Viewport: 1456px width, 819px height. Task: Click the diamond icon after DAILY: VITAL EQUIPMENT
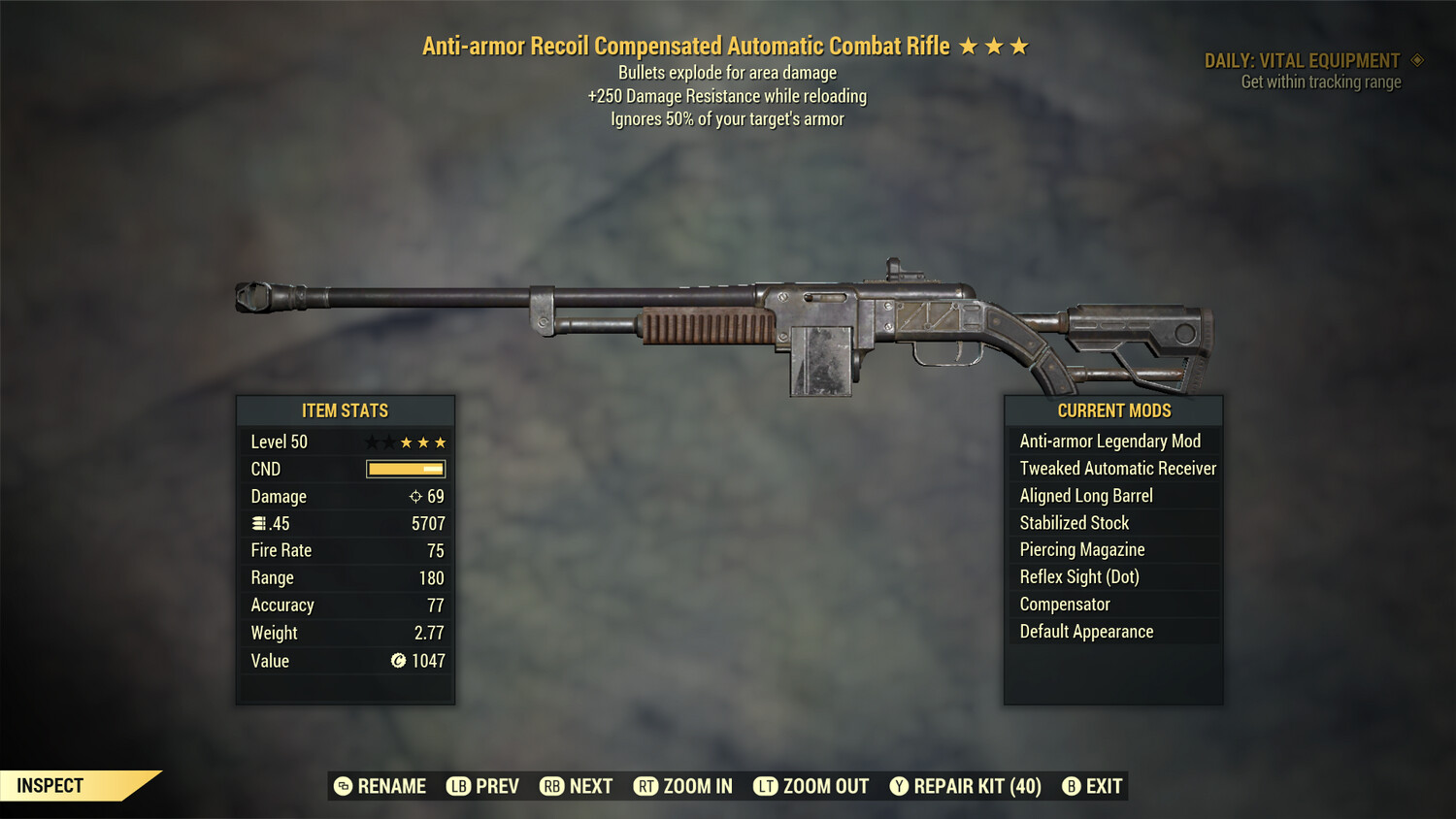click(1419, 60)
